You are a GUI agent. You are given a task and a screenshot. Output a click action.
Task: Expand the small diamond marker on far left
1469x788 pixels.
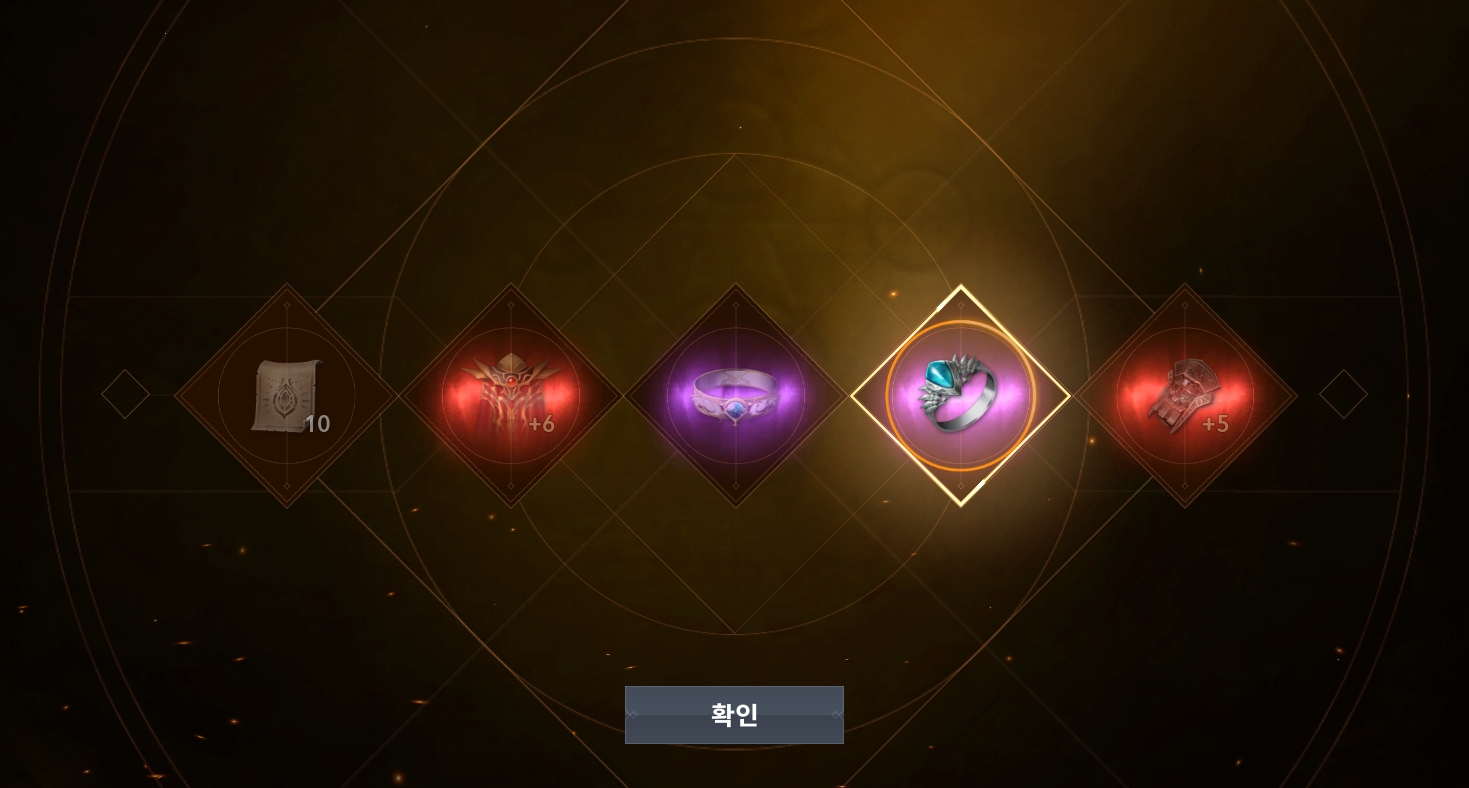[126, 394]
